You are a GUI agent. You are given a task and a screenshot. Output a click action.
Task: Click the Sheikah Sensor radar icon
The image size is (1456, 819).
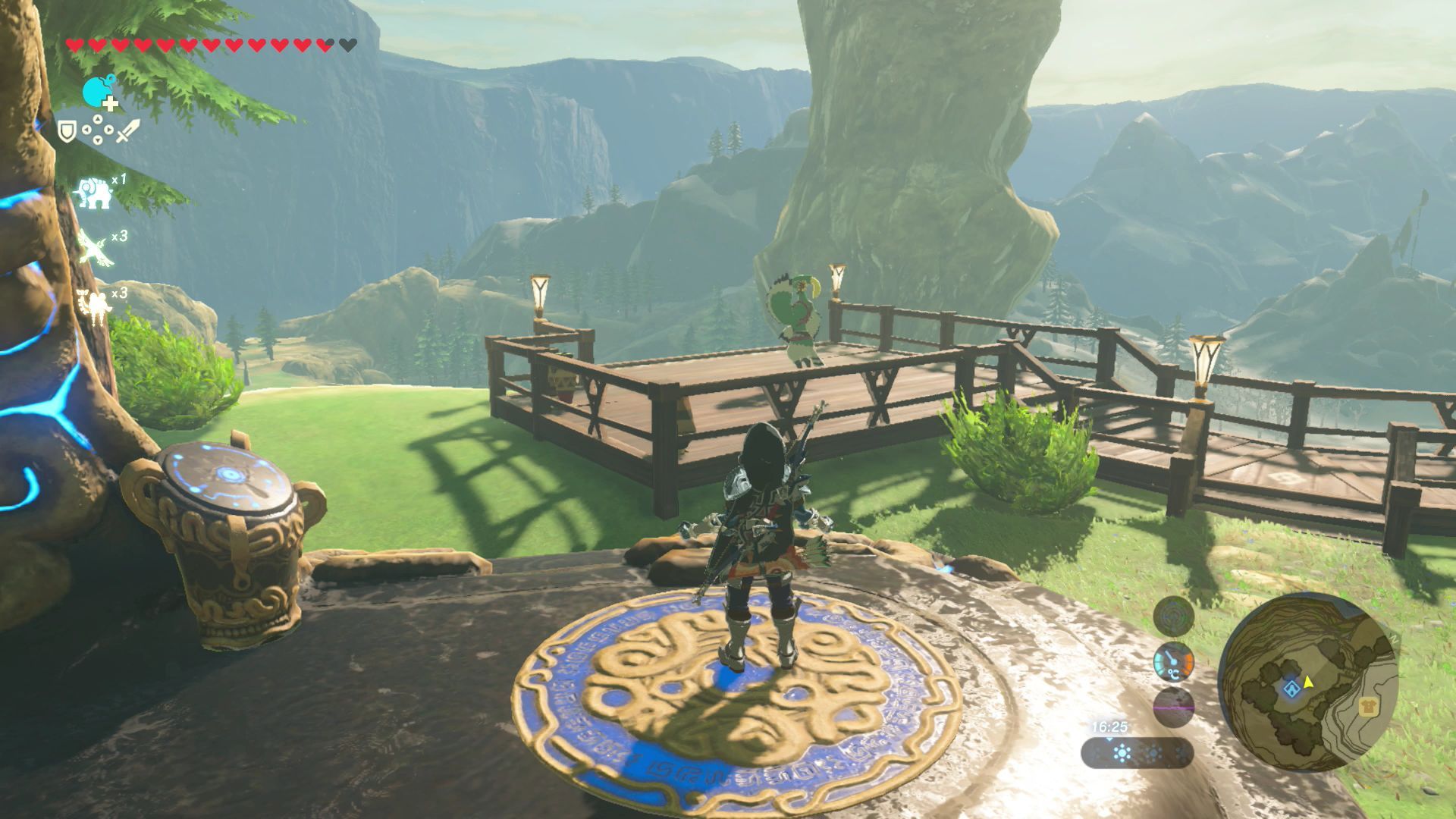[x=1173, y=615]
